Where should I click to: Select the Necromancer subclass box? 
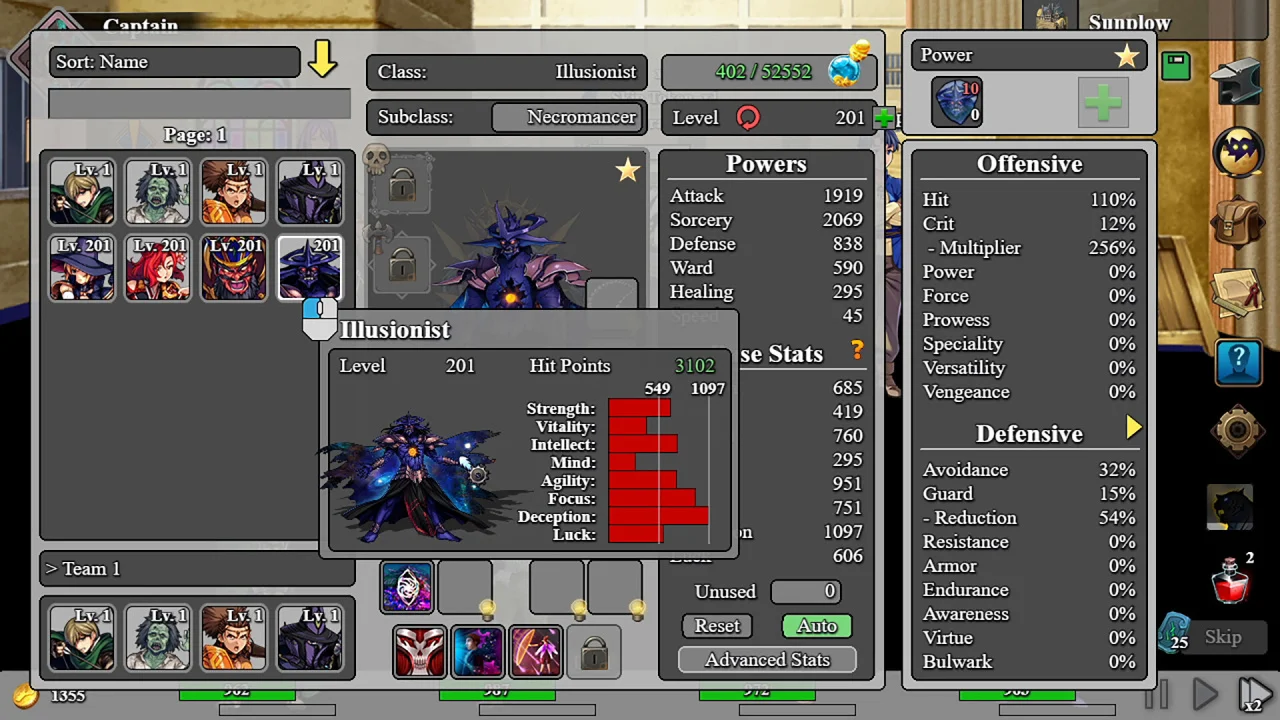(566, 117)
